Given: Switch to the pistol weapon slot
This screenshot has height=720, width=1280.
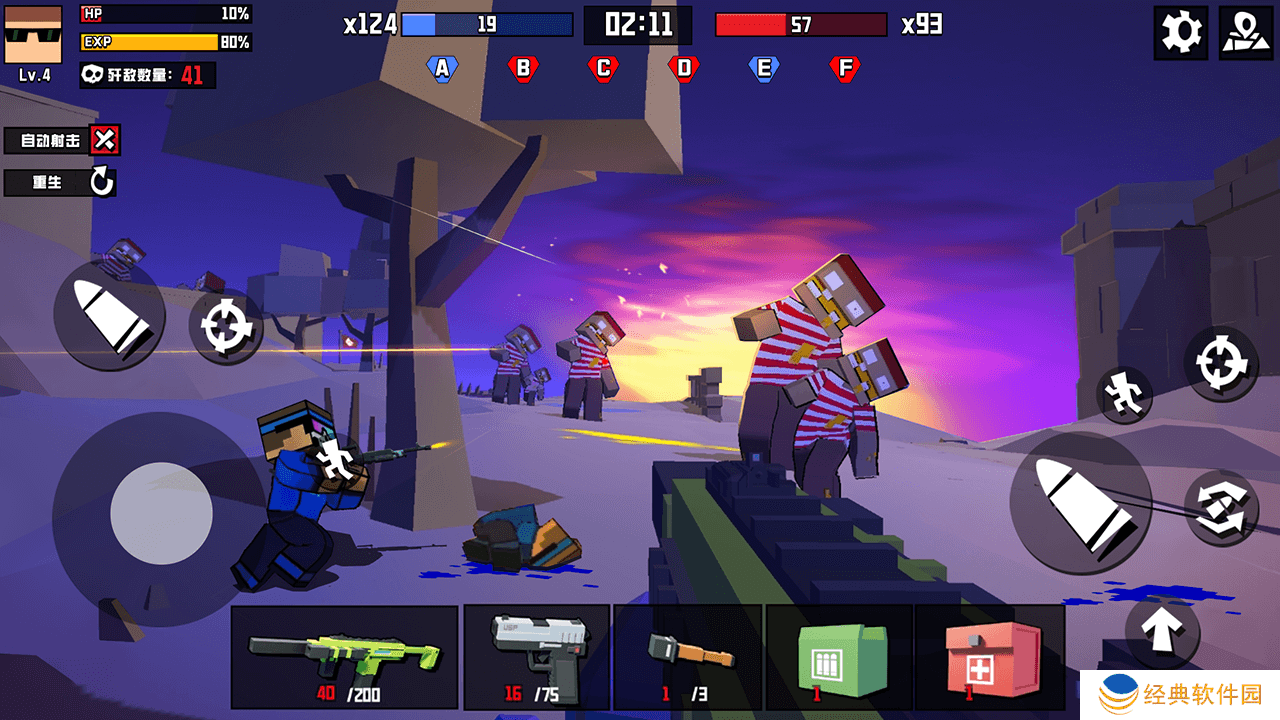Looking at the screenshot, I should (x=537, y=657).
